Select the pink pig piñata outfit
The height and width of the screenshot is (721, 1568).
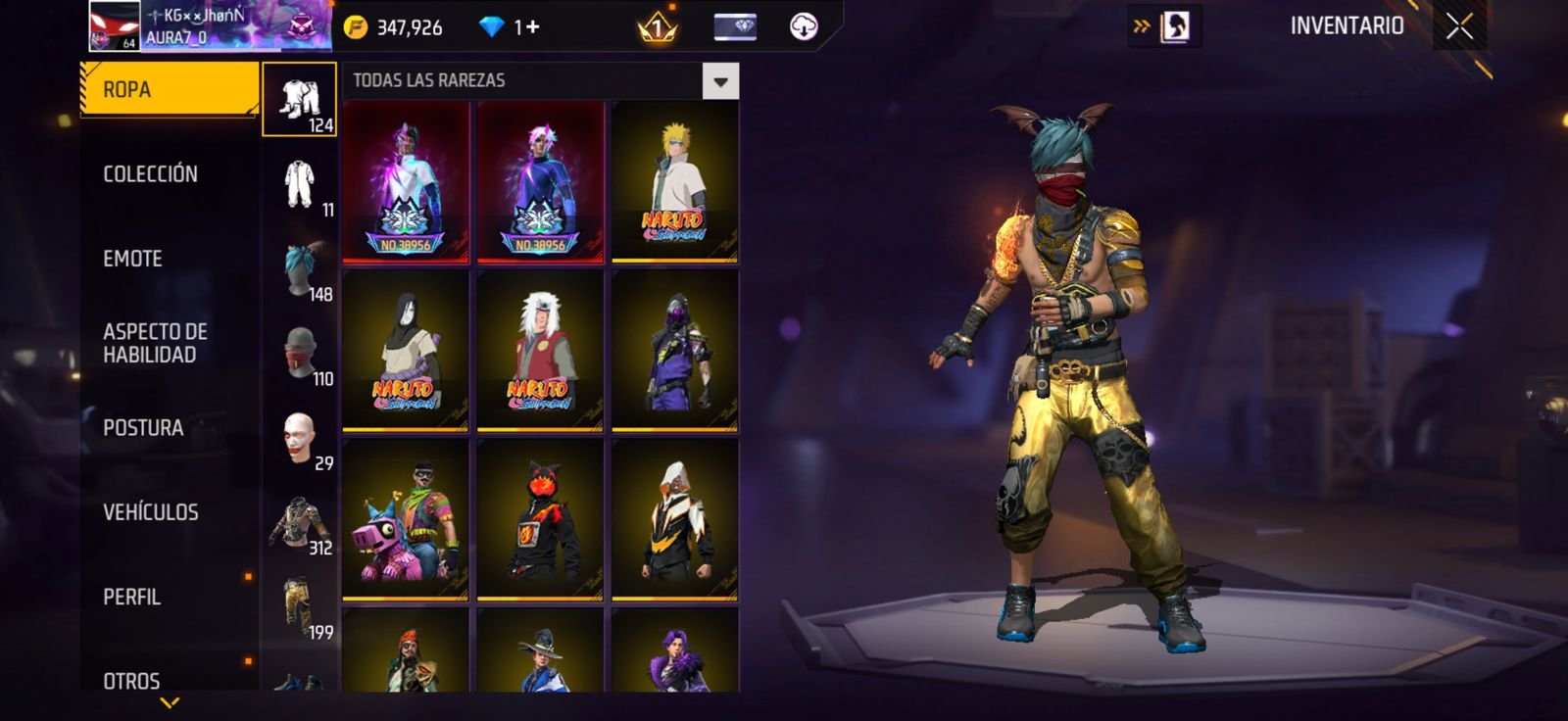point(405,519)
